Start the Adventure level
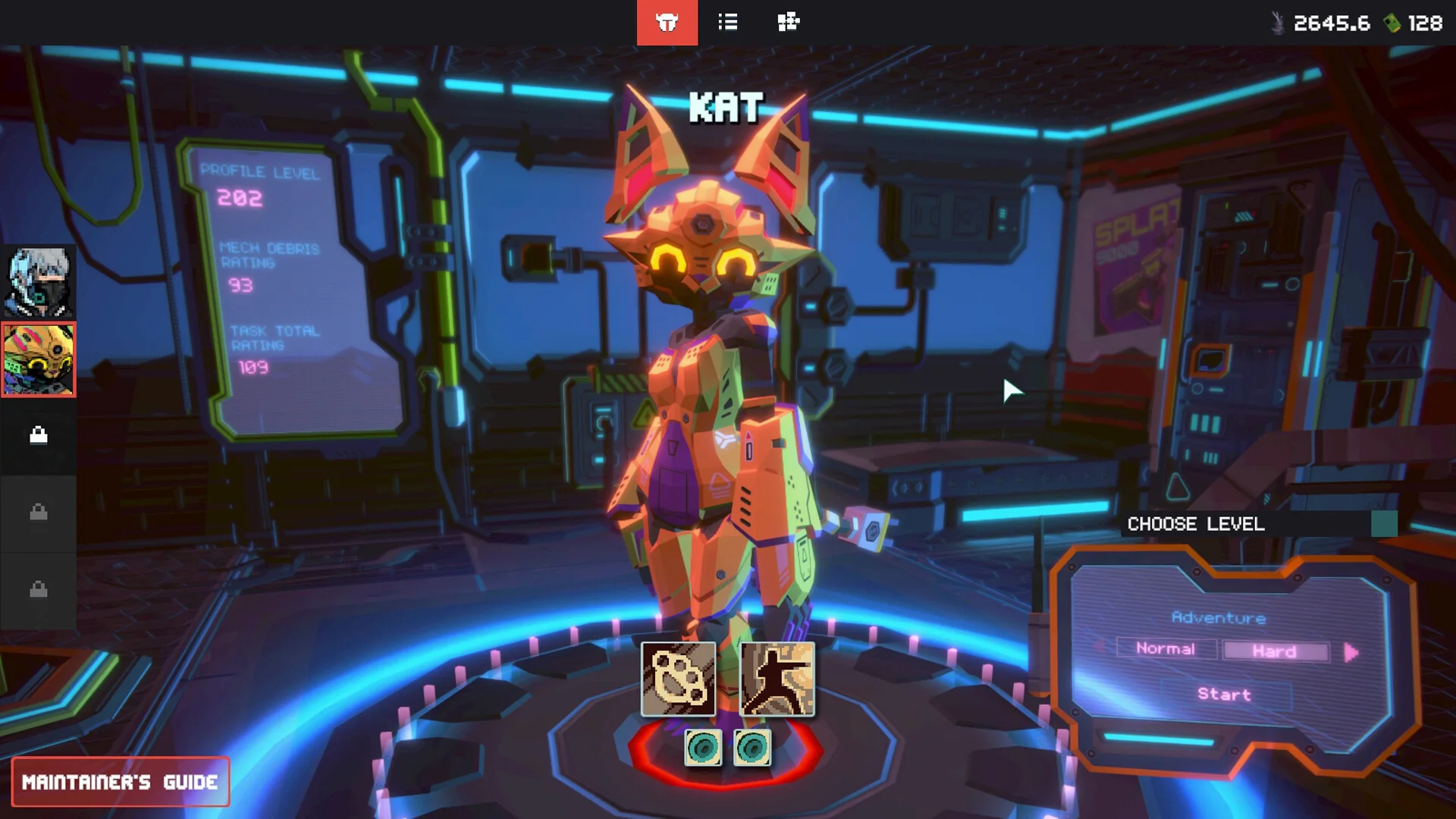The height and width of the screenshot is (819, 1456). coord(1224,694)
